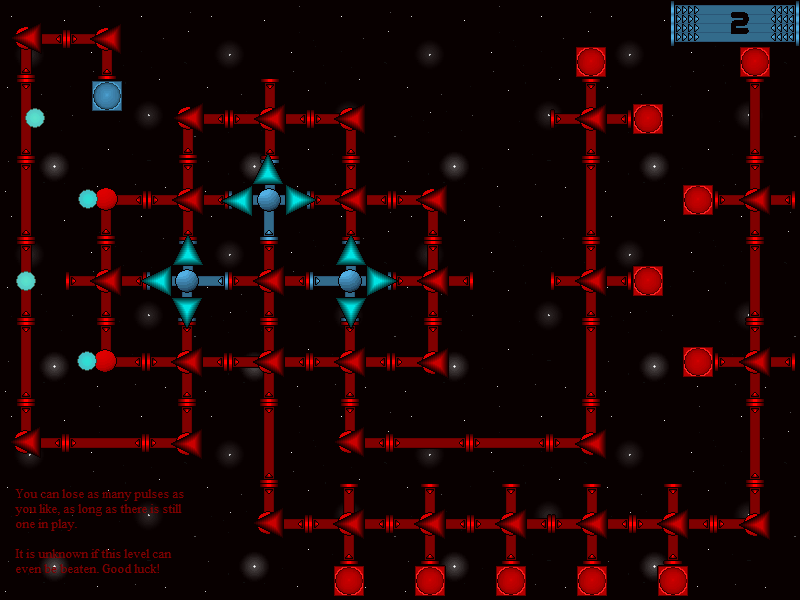
Task: Select left arrow of the switch without a down arrow
Action: click(238, 200)
